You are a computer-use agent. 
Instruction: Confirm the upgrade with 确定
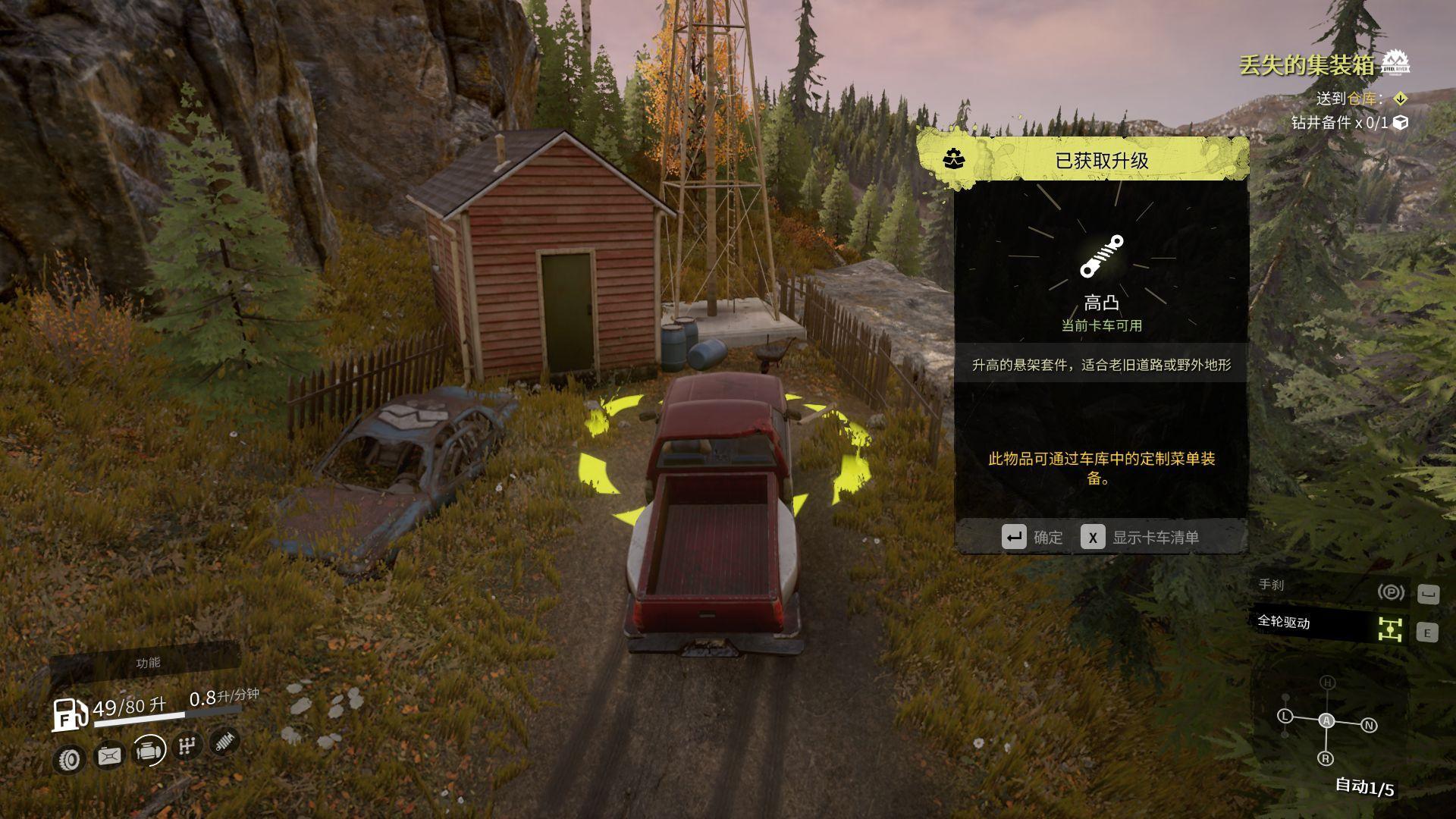(x=1032, y=537)
